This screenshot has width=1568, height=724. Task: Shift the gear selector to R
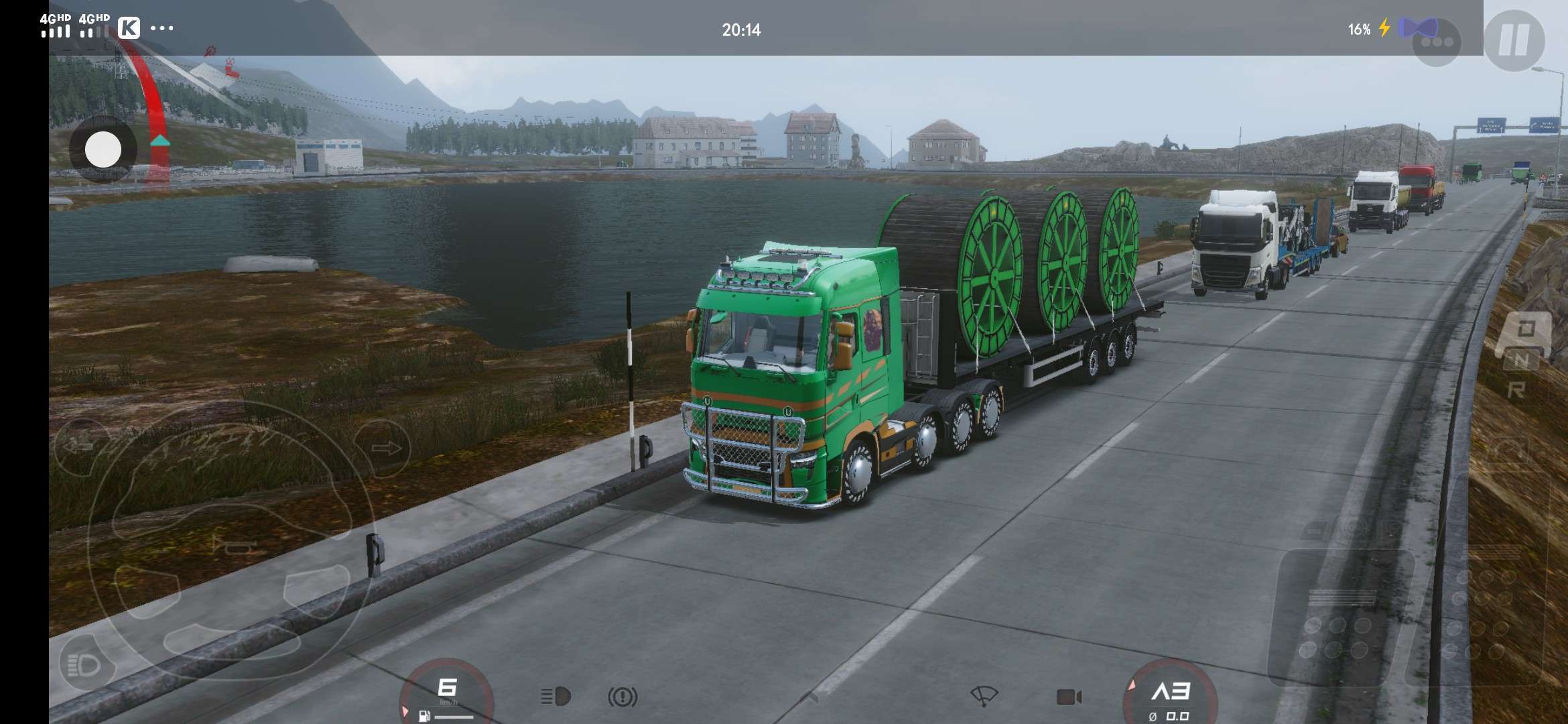pos(1516,390)
